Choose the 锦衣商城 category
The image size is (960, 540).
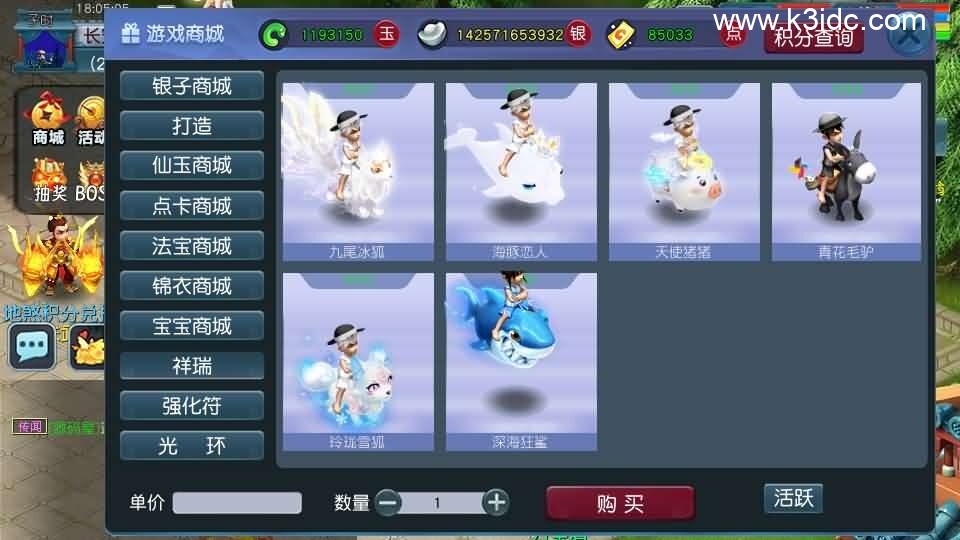(192, 286)
